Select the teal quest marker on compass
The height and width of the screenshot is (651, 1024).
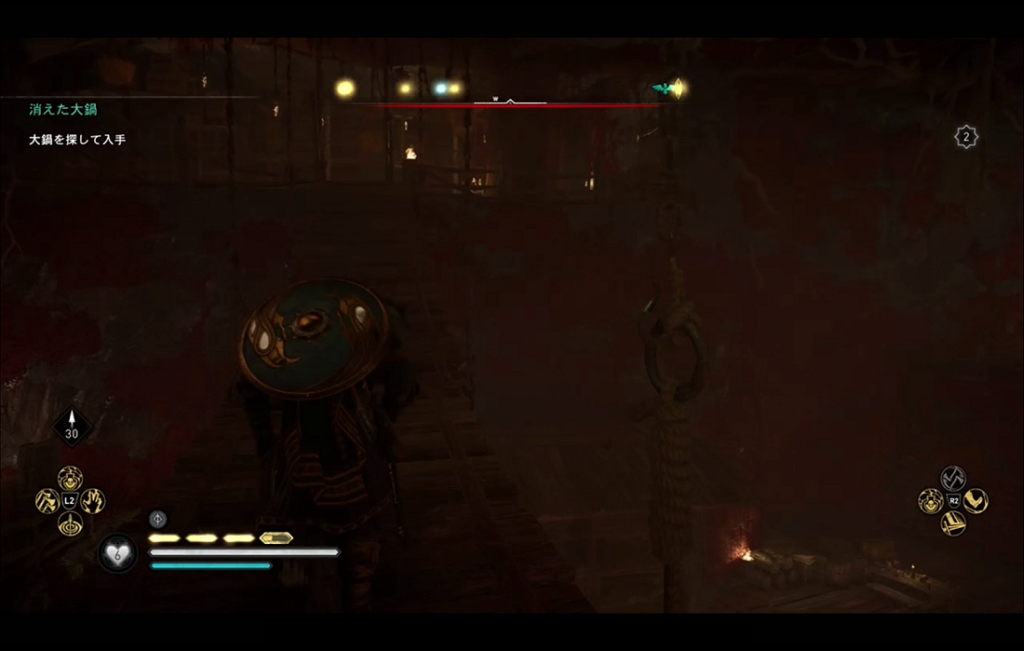coord(661,89)
